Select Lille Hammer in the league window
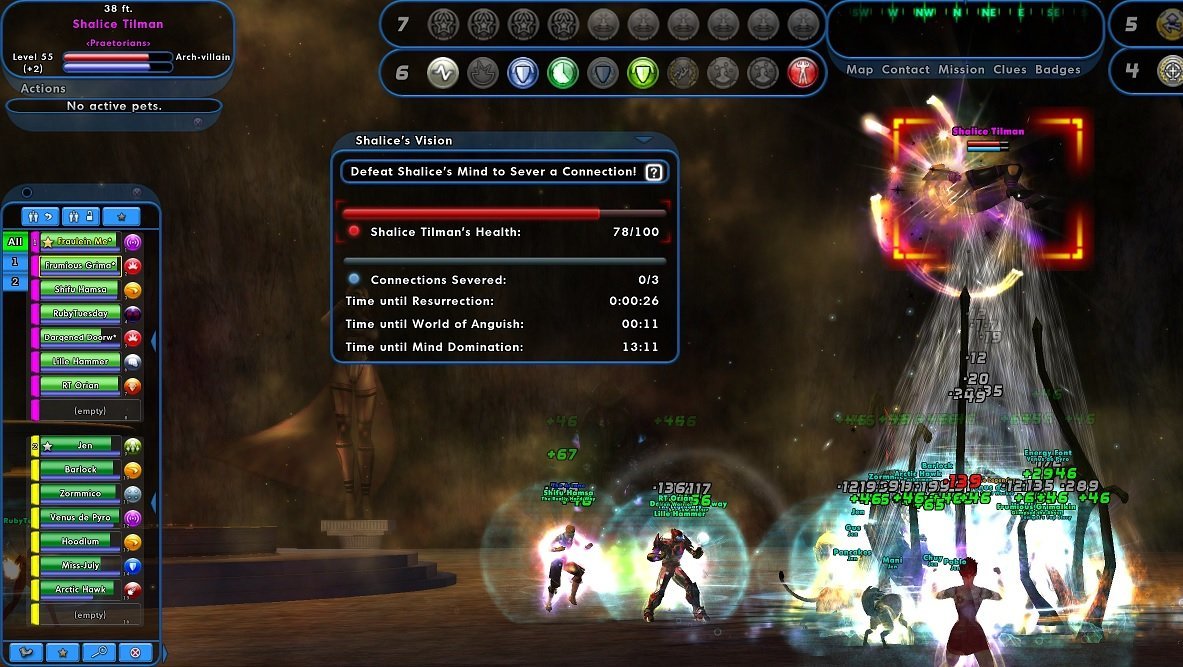The height and width of the screenshot is (667, 1183). pyautogui.click(x=79, y=362)
